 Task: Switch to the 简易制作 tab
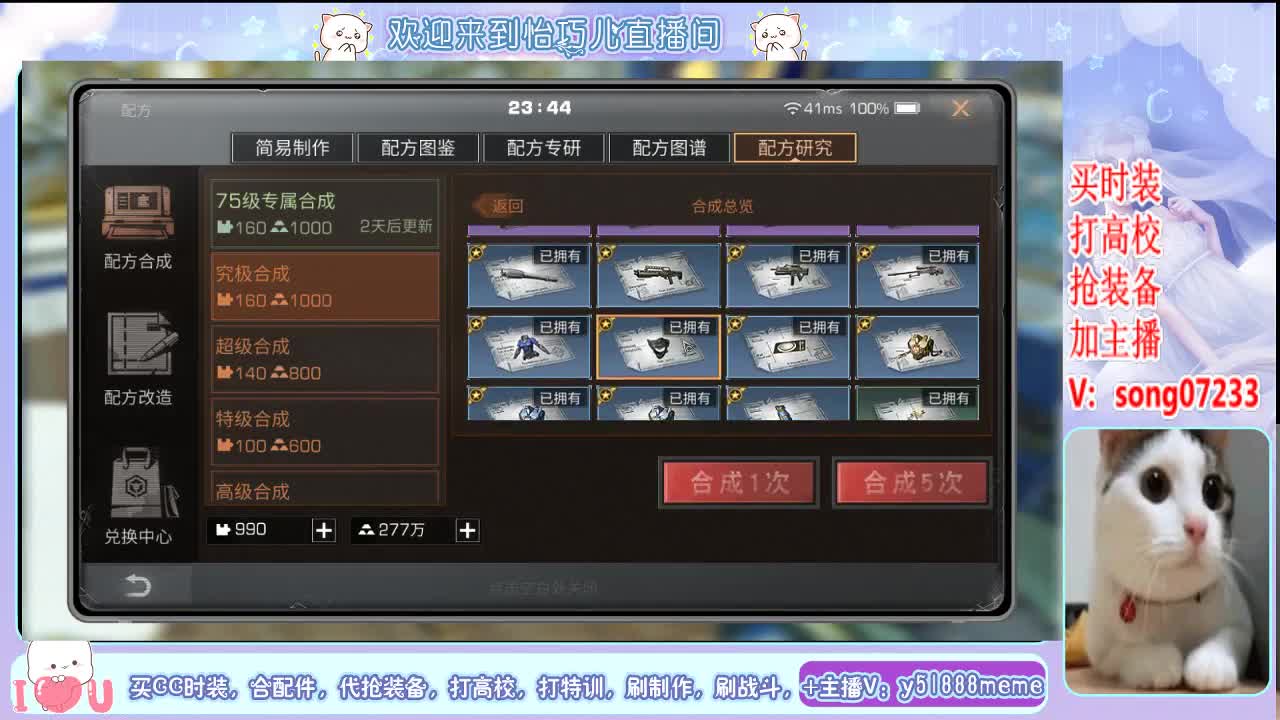click(292, 147)
